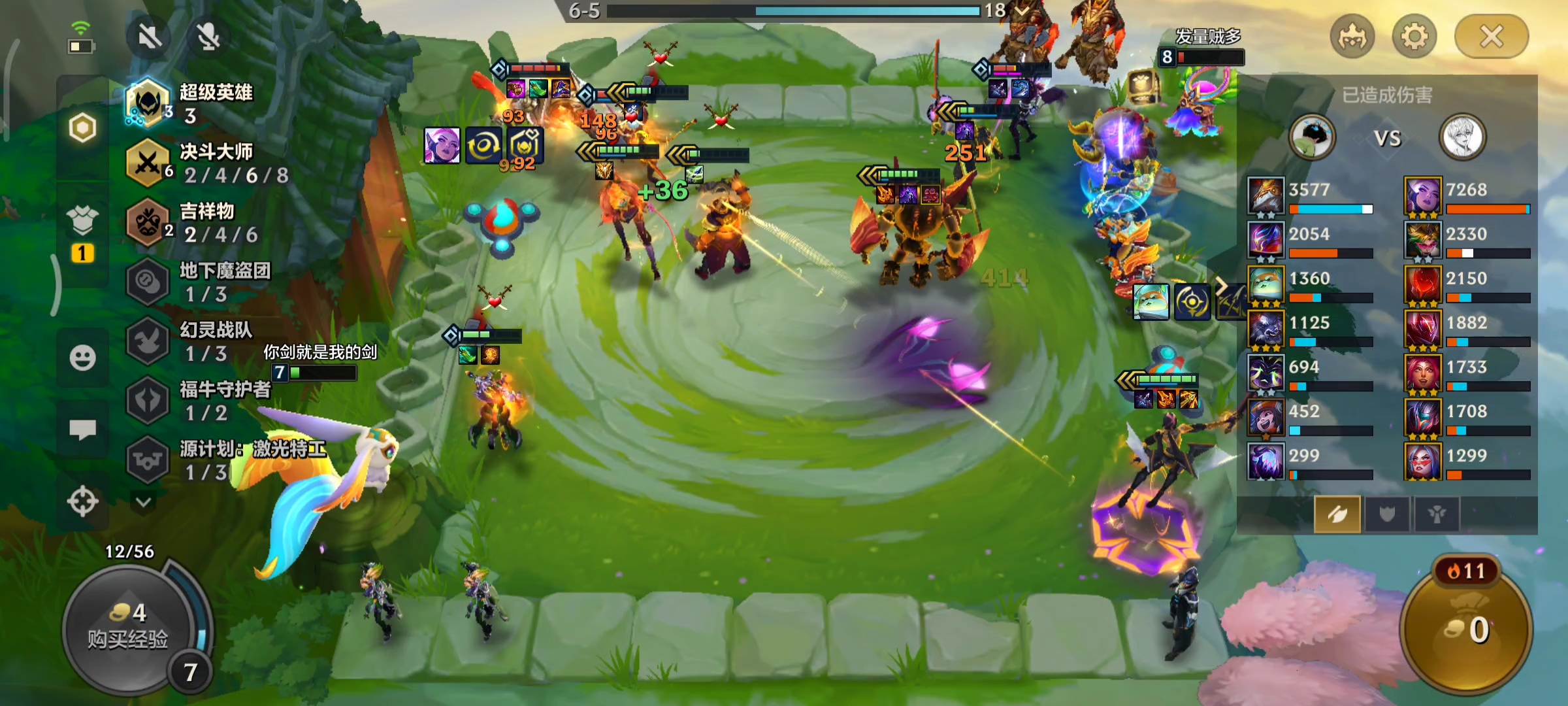Toggle the muted speaker icon
This screenshot has height=706, width=1568.
pos(150,37)
